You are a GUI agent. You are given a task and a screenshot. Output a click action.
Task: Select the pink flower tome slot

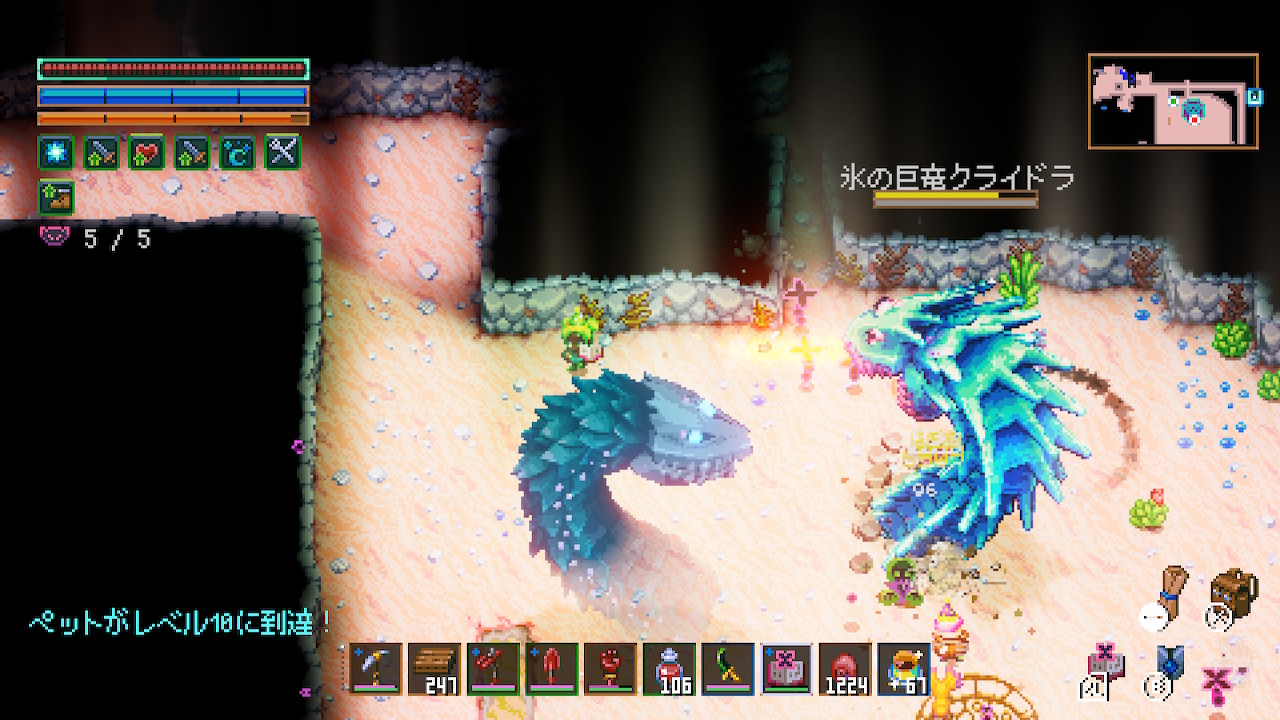(x=787, y=667)
